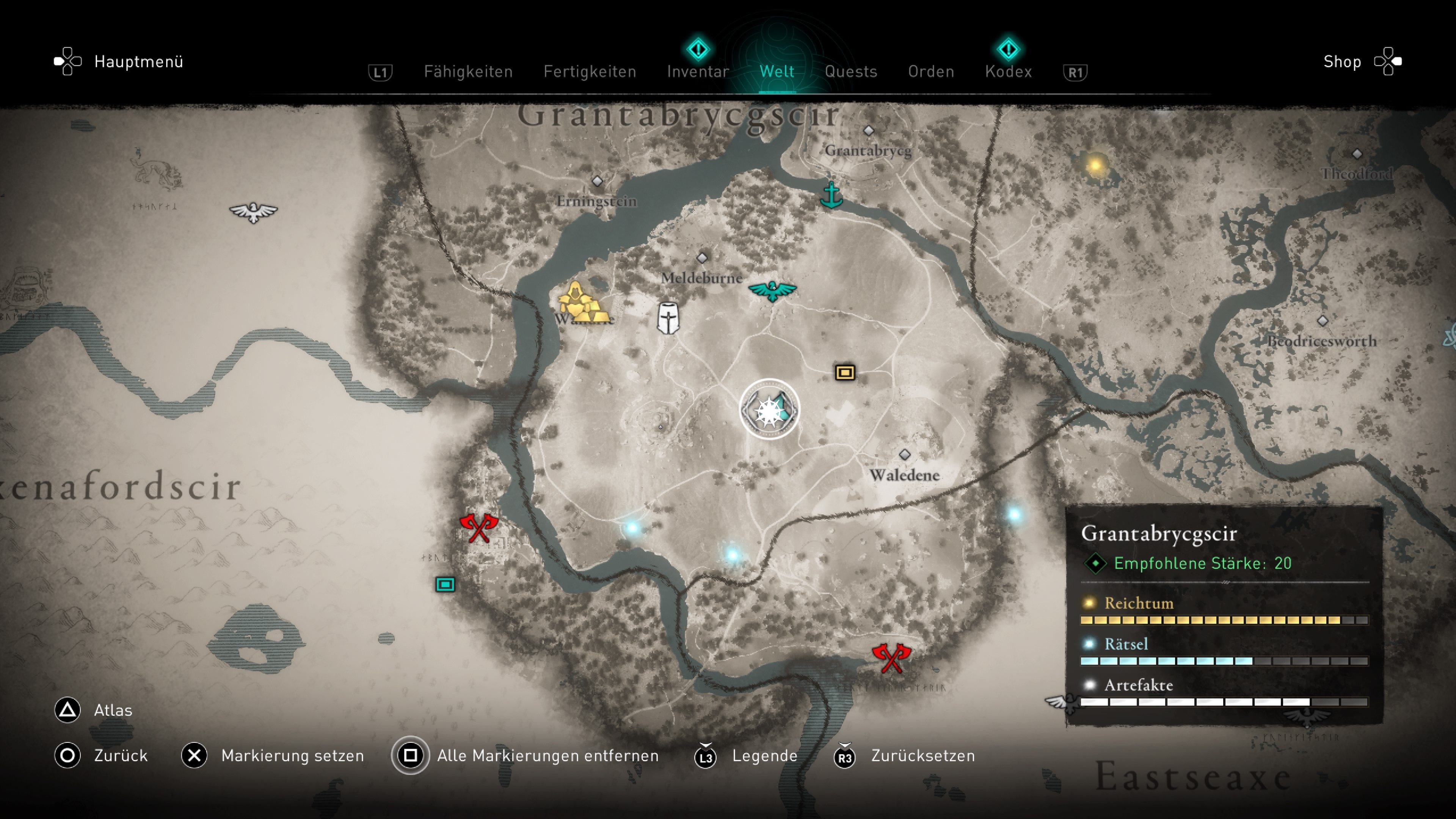Open the Kodex tab
This screenshot has width=1456, height=819.
1008,72
